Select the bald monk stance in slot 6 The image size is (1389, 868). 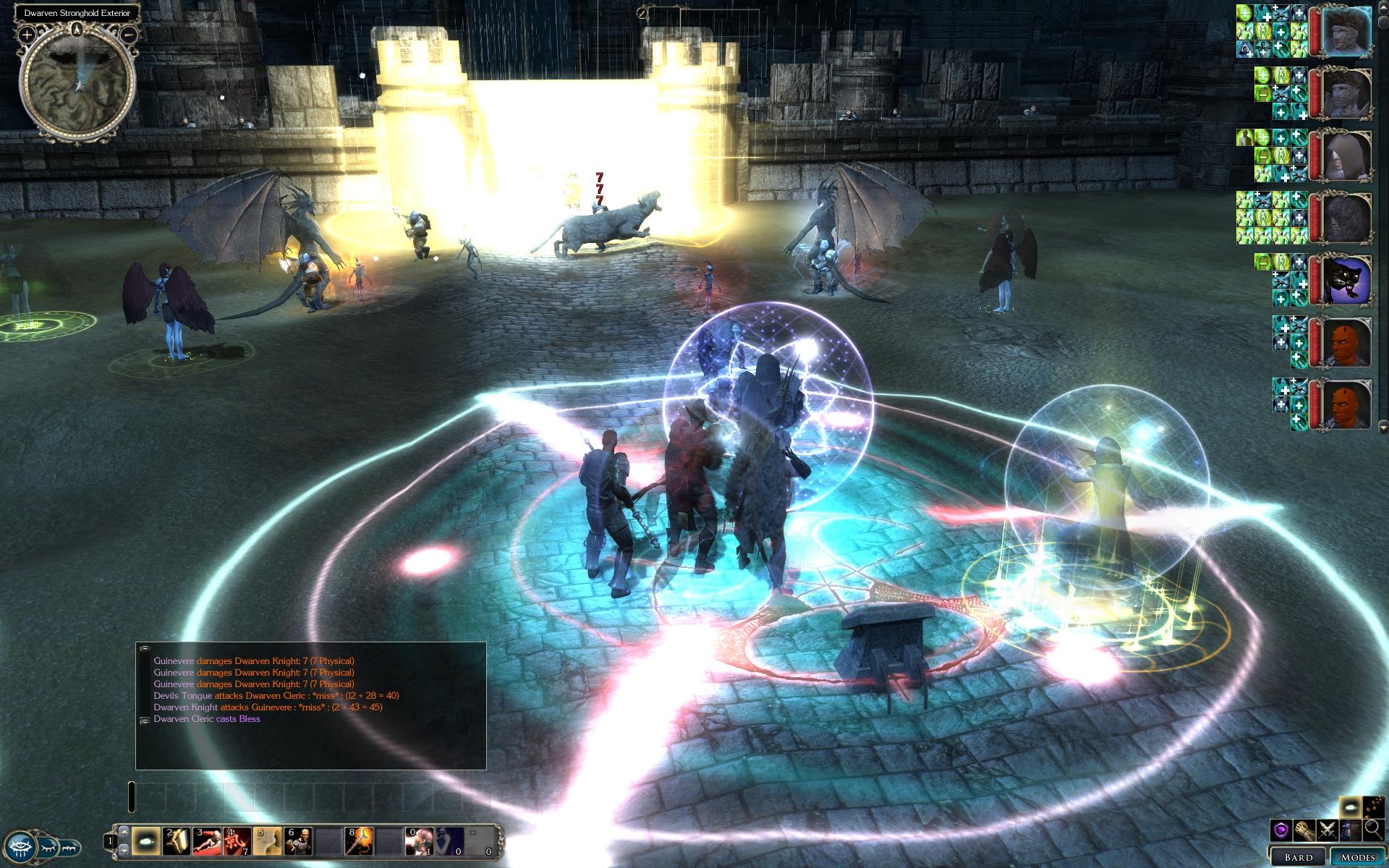tap(298, 842)
